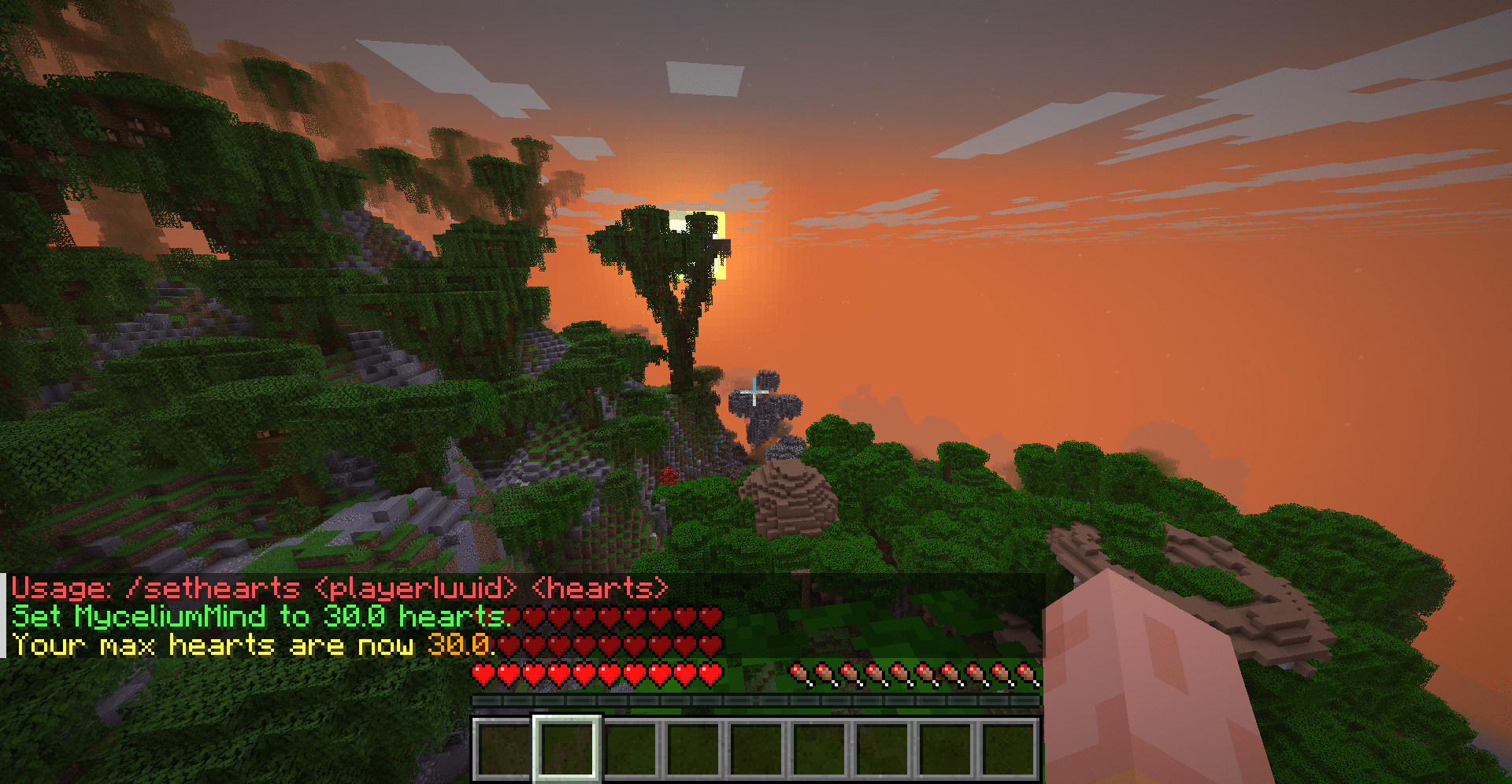Image resolution: width=1512 pixels, height=784 pixels.
Task: Select the highlighted hotbar slot
Action: point(567,746)
